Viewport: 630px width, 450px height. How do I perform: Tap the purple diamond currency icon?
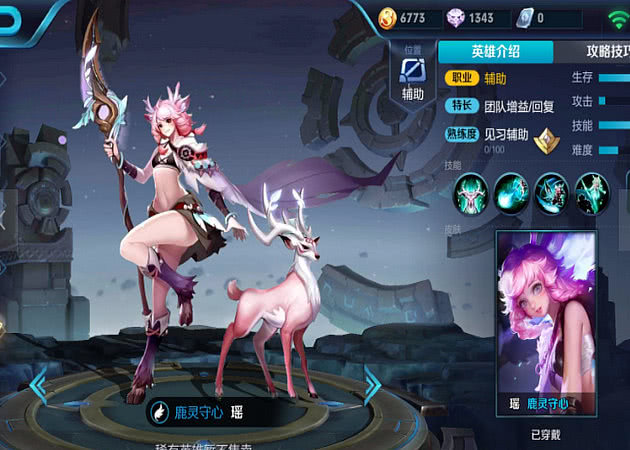455,17
